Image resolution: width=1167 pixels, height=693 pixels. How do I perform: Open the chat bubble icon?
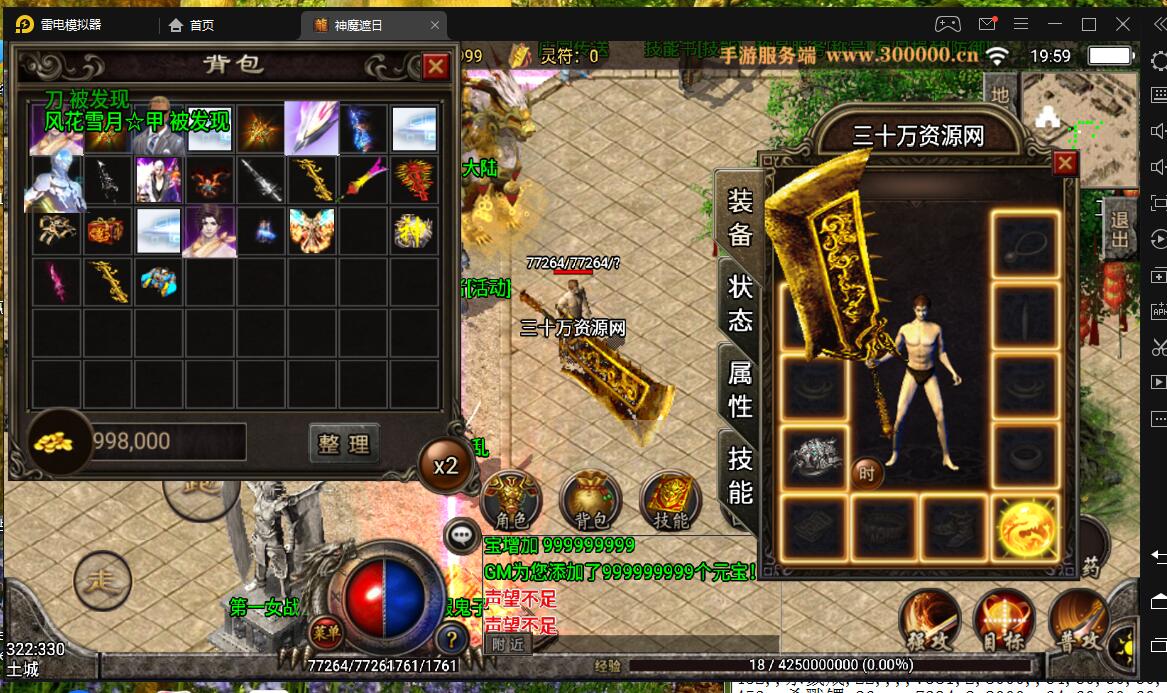click(x=462, y=536)
